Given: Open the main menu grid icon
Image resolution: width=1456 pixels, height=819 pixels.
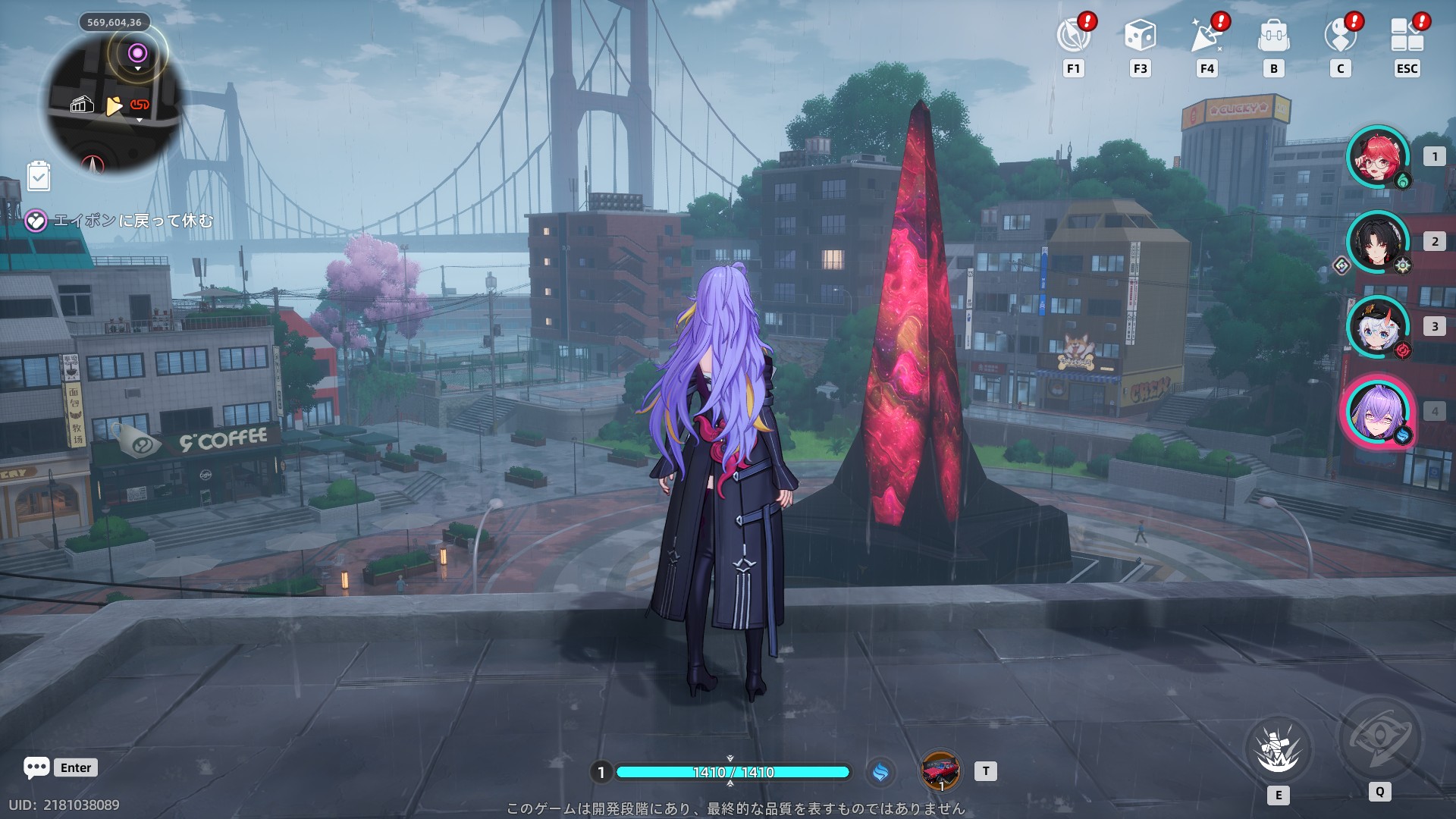Looking at the screenshot, I should tap(1407, 36).
